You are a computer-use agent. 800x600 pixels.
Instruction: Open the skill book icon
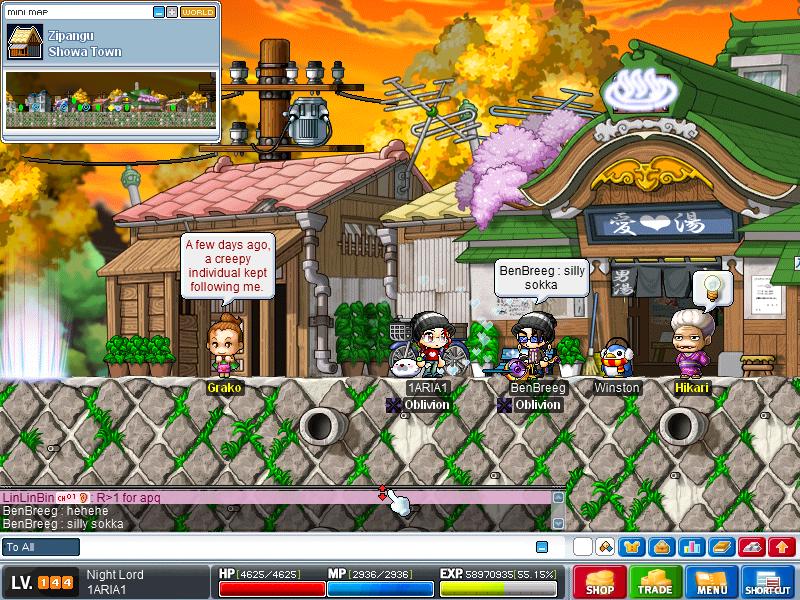pos(721,547)
